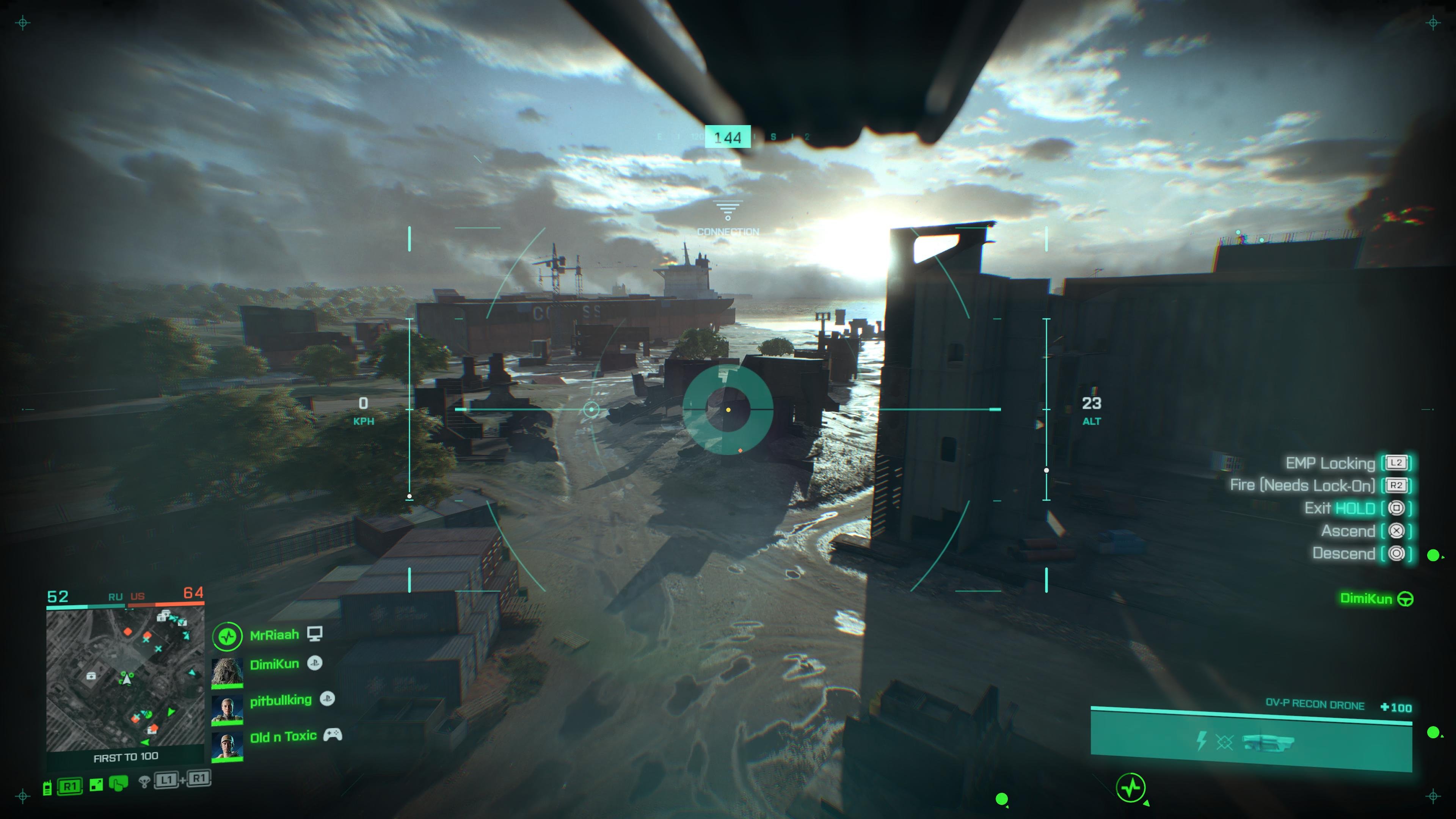The height and width of the screenshot is (819, 1456).
Task: Click the compass heading 144 at top
Action: point(728,137)
